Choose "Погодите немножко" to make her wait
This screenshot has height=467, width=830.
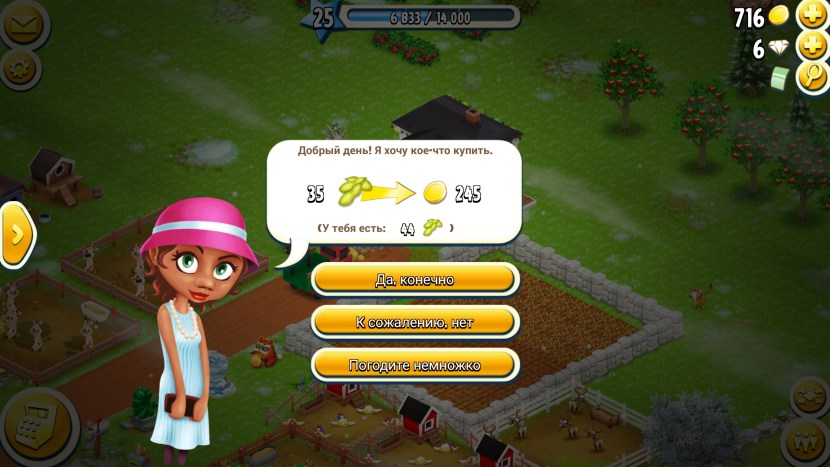pos(414,365)
